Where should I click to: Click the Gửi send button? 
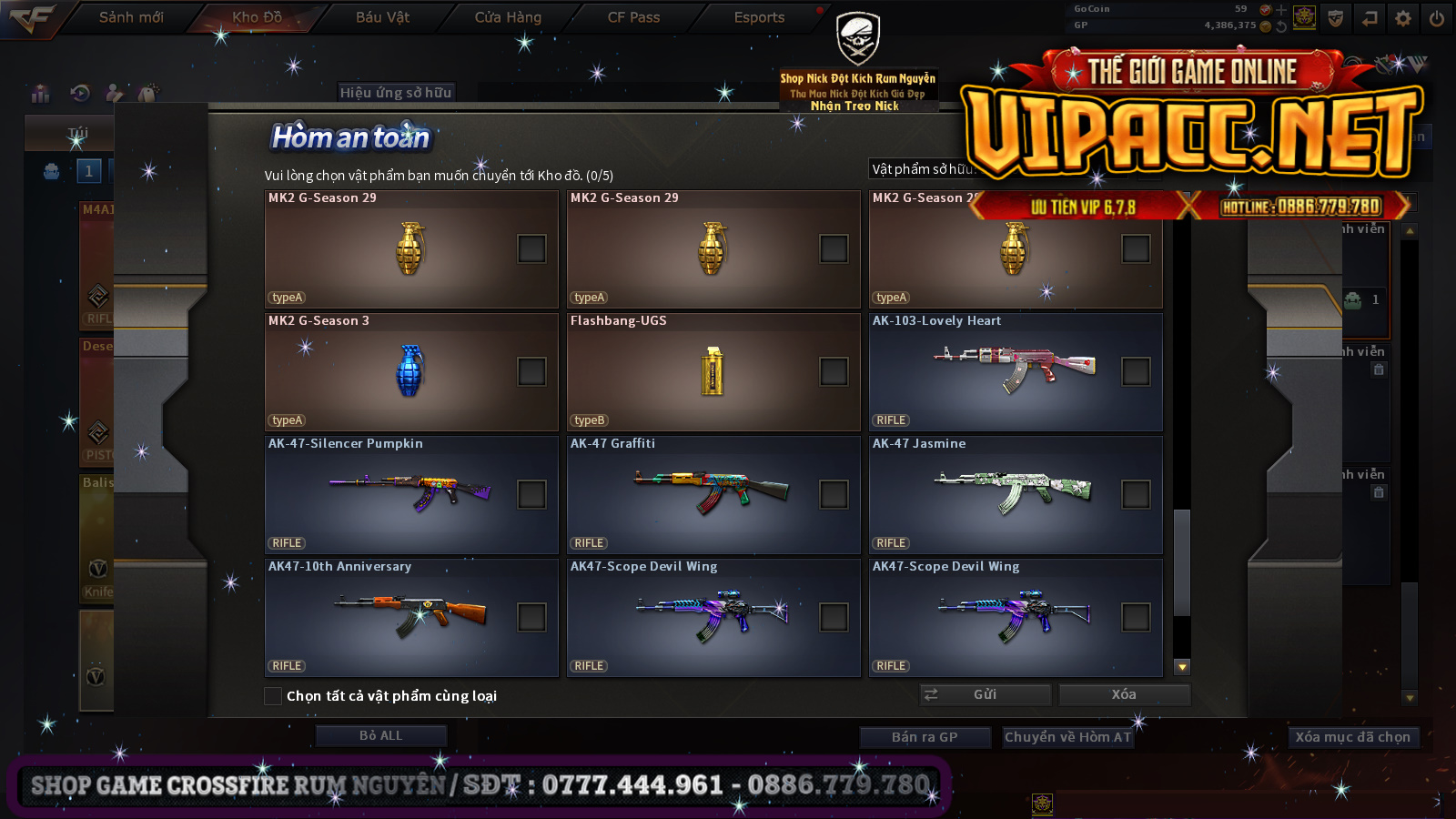986,694
